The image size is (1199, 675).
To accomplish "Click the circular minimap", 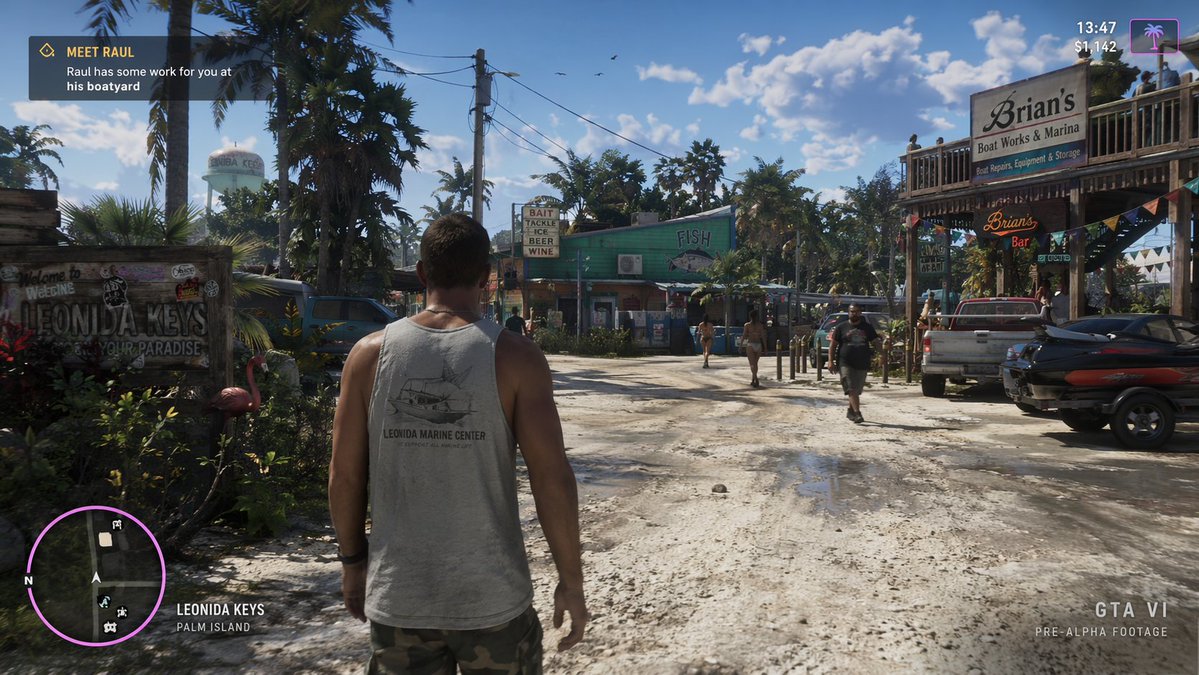I will (96, 574).
